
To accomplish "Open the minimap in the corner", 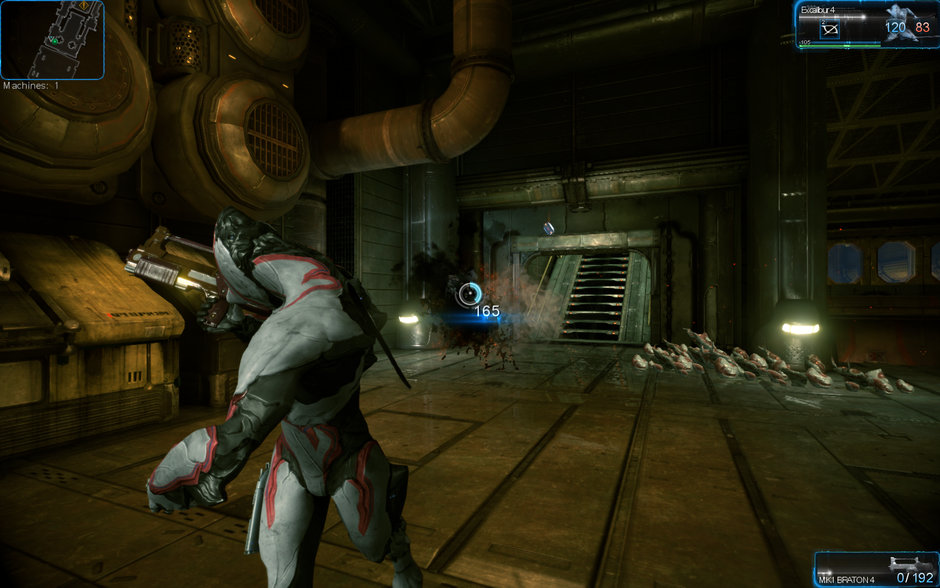I will pyautogui.click(x=52, y=40).
